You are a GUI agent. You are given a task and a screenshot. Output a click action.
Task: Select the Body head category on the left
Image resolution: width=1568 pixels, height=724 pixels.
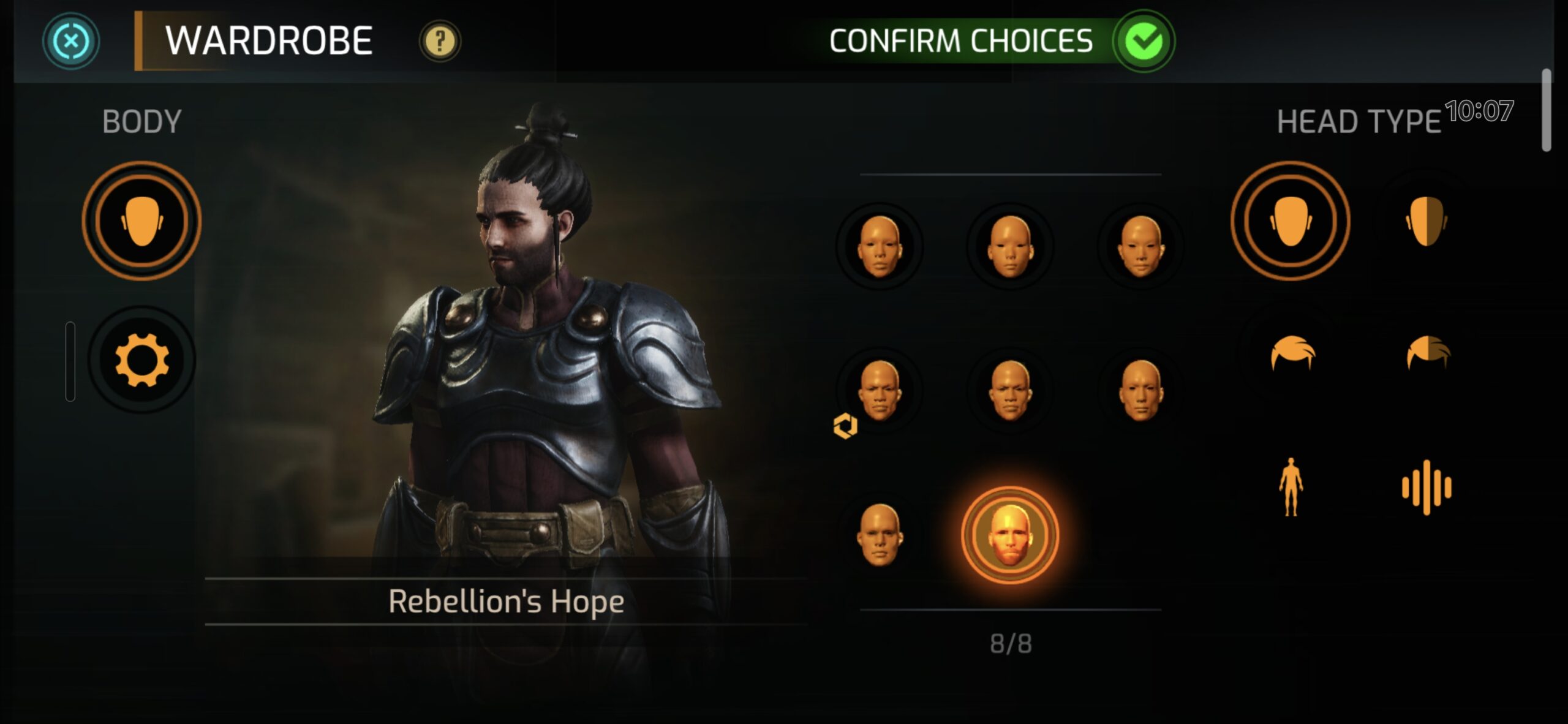(141, 221)
